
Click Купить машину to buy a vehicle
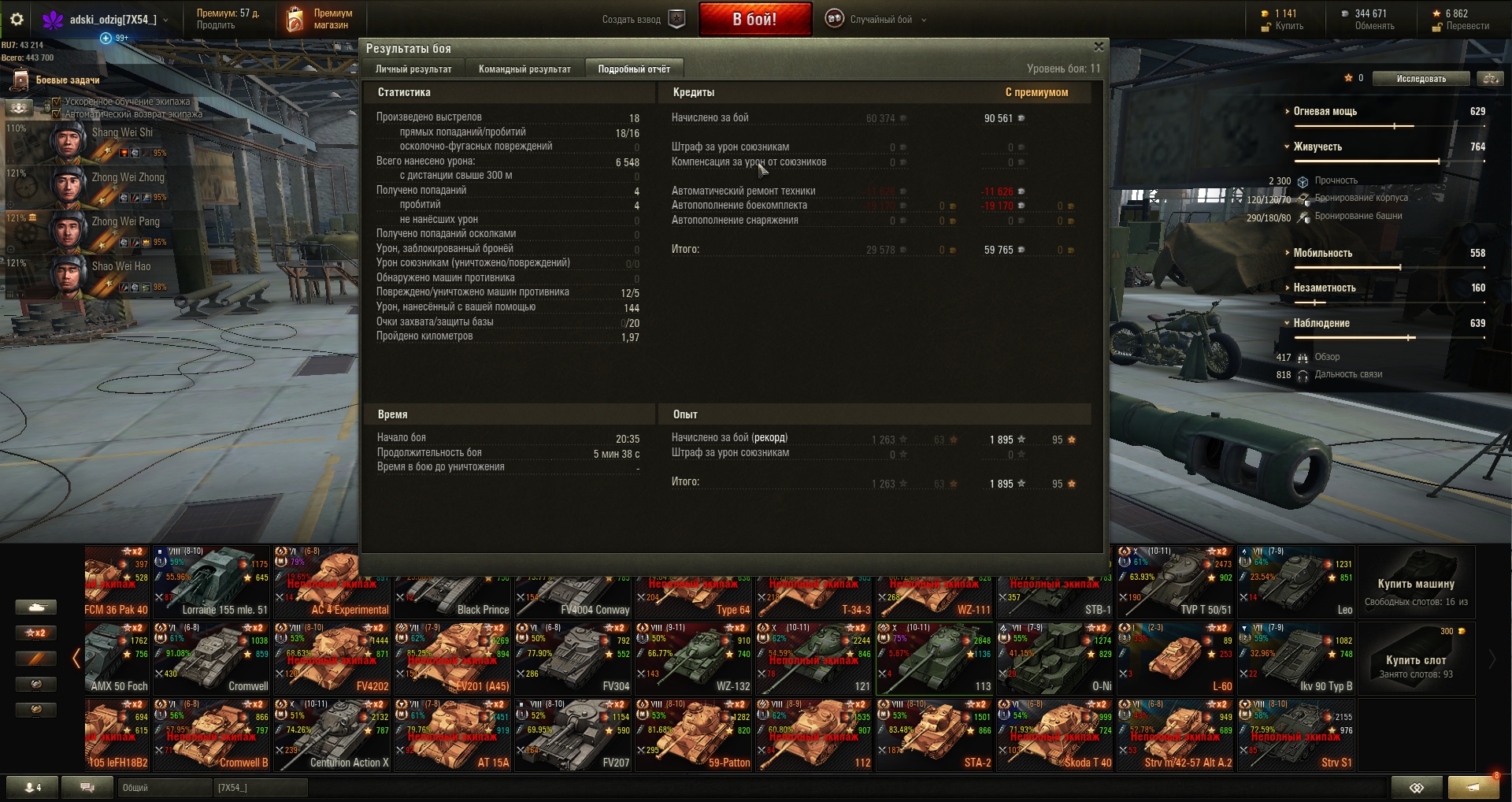1415,583
